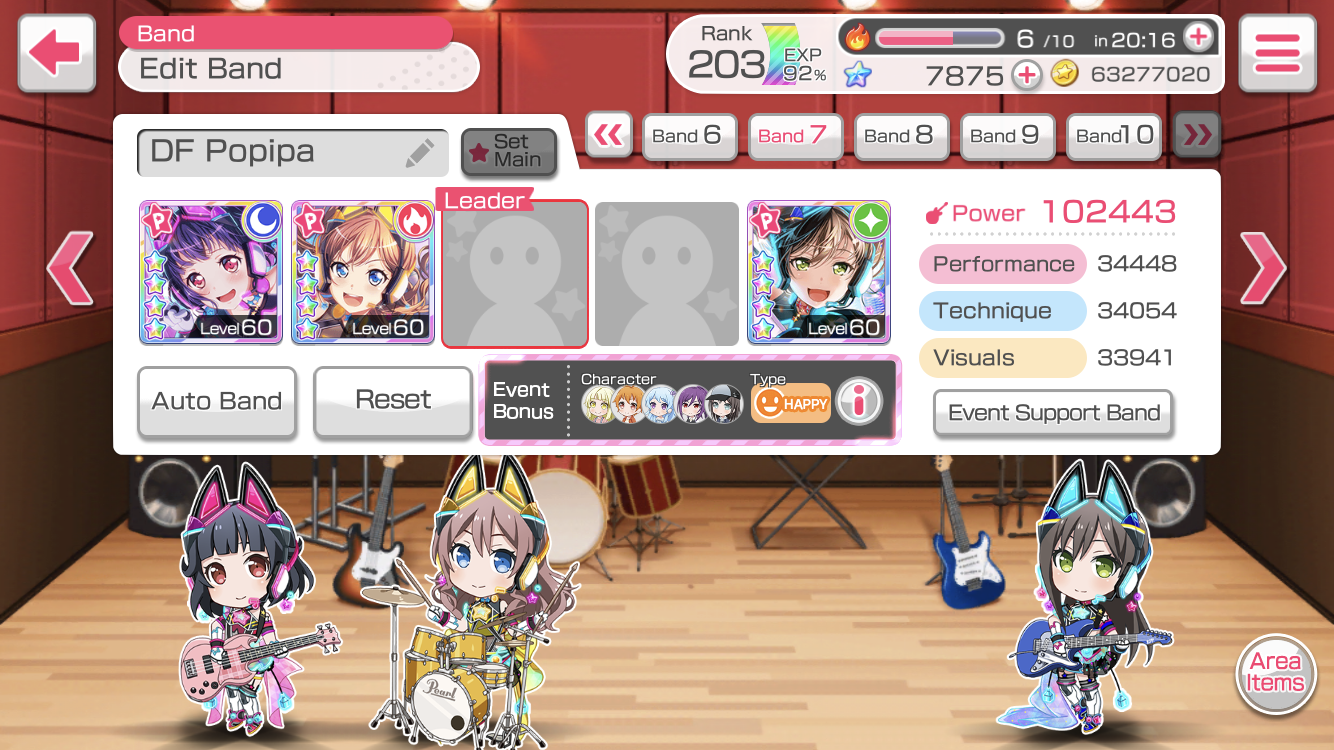Go back with the red arrow button
Viewport: 1334px width, 750px height.
coord(56,53)
